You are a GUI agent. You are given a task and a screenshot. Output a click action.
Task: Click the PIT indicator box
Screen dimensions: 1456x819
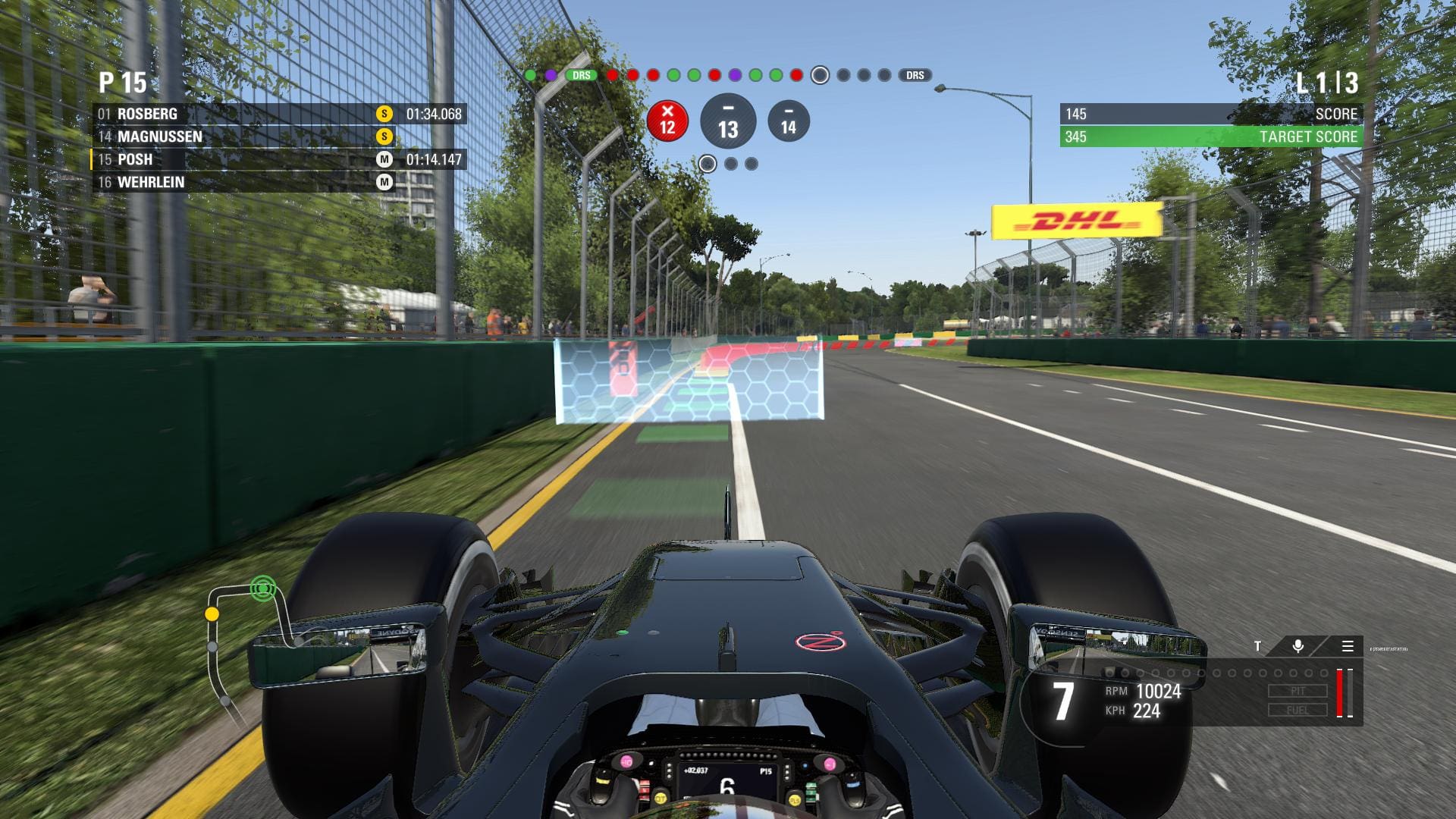coord(1298,691)
